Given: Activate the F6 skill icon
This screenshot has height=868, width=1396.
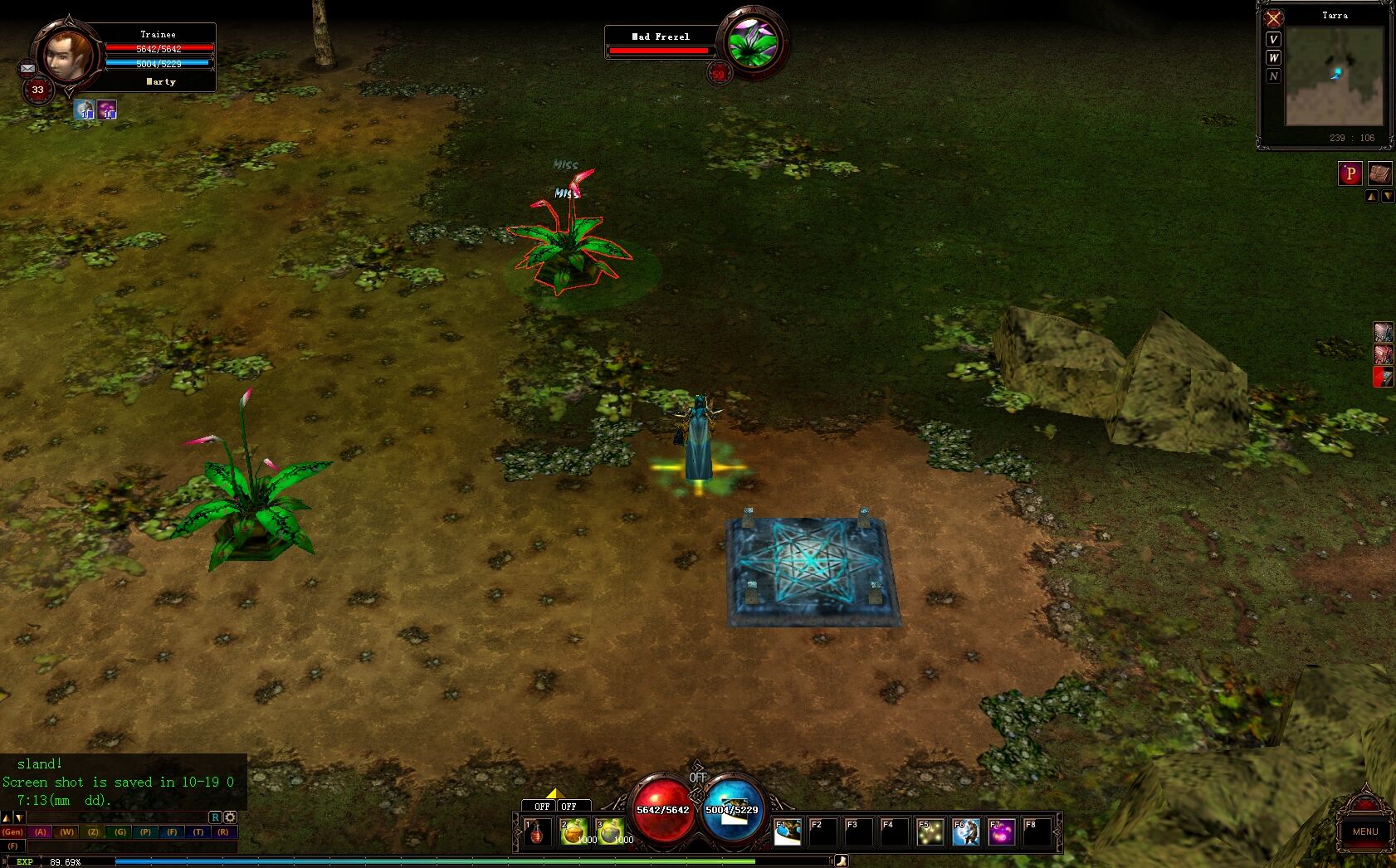Looking at the screenshot, I should (x=966, y=831).
